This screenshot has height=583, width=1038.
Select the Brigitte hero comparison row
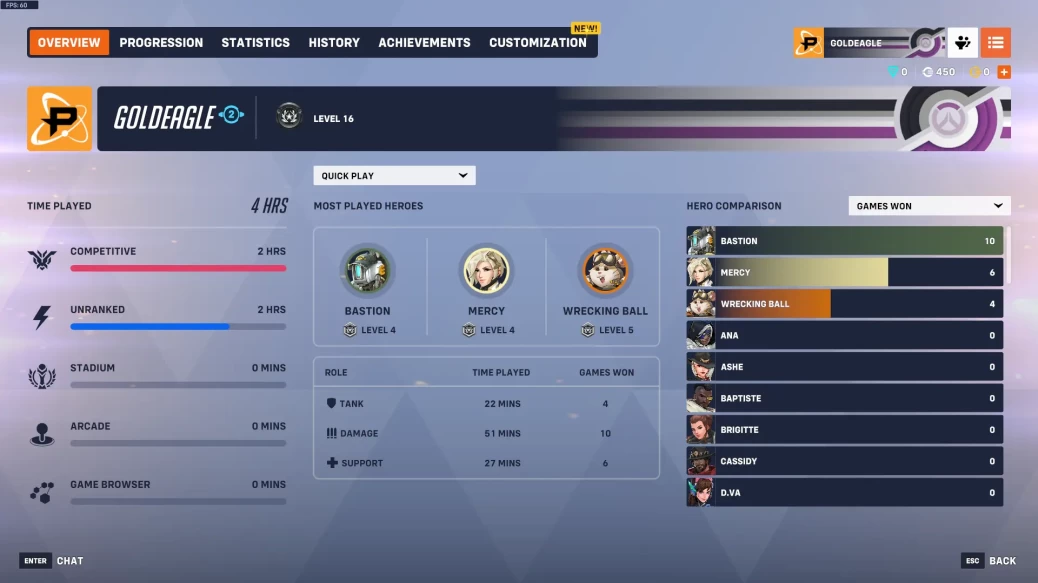pos(845,430)
